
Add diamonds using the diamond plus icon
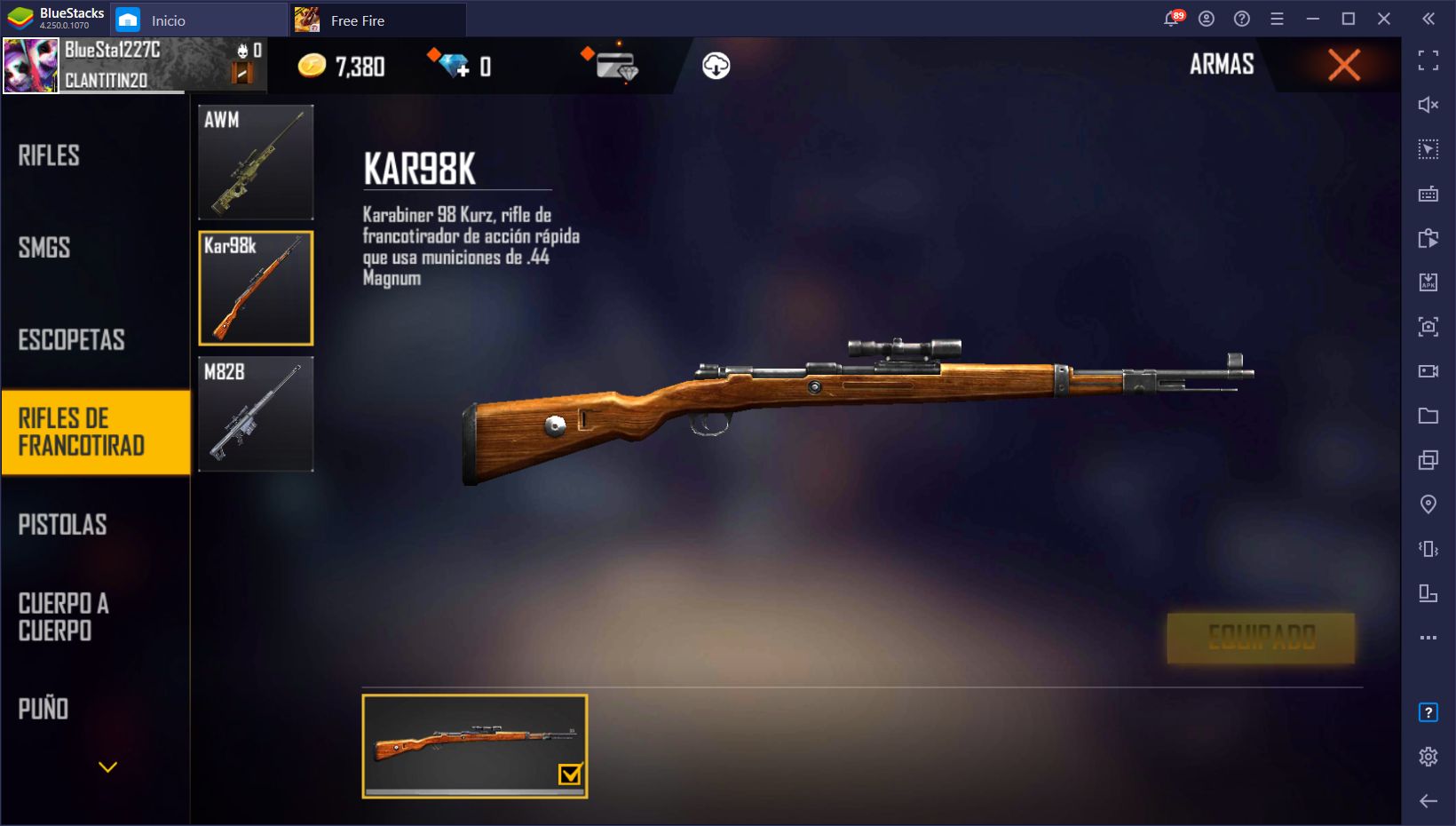455,66
